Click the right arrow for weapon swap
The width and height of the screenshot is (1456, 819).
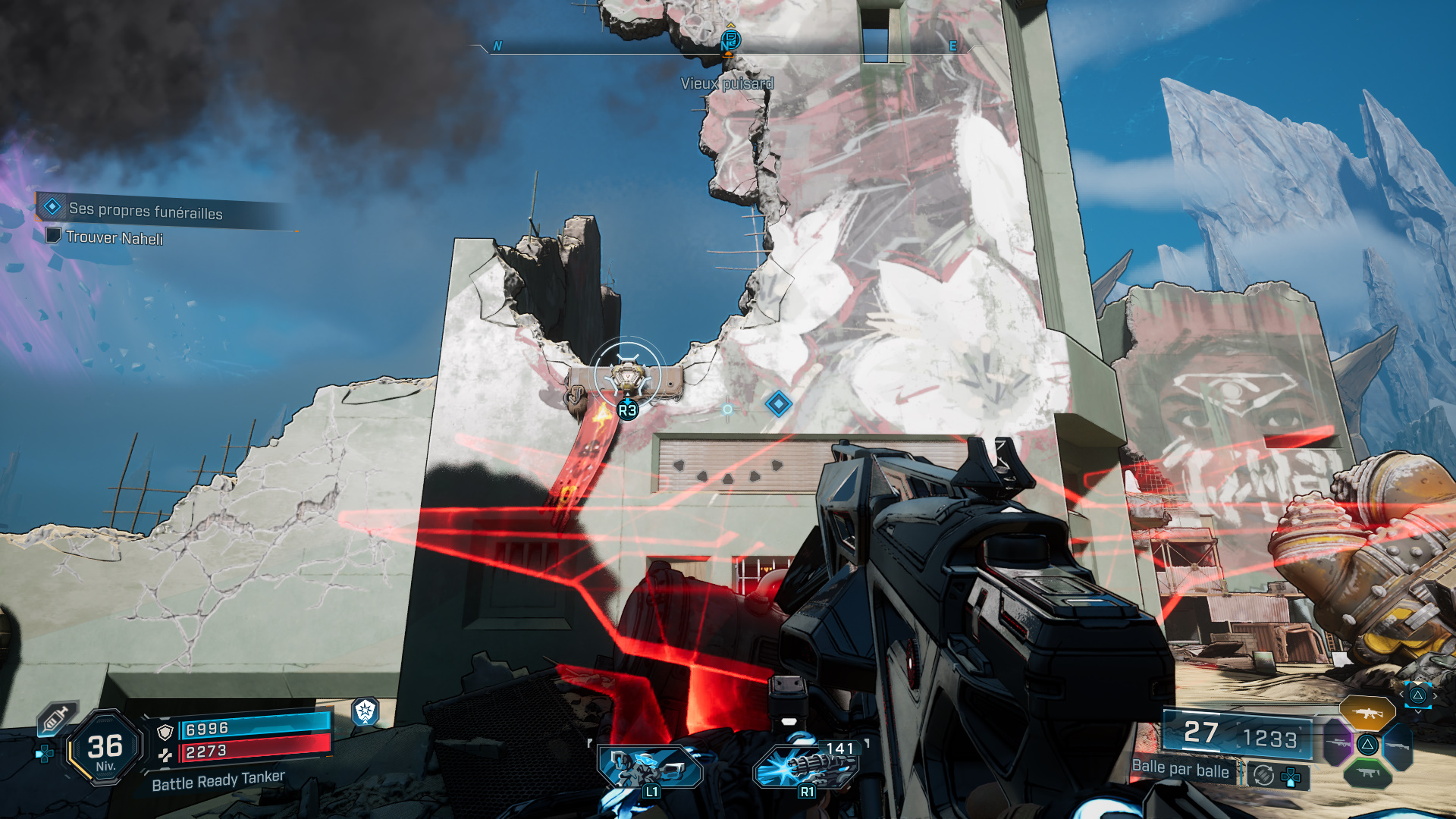[1435, 695]
